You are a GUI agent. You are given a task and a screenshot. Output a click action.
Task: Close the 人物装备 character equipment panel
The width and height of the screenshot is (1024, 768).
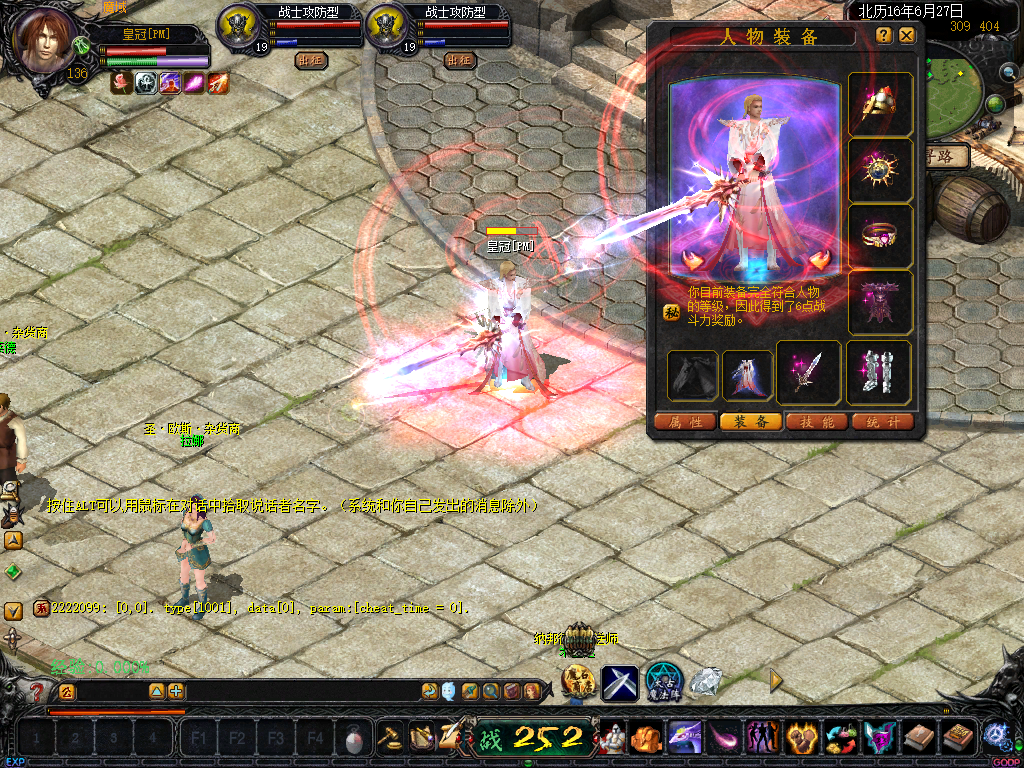906,35
